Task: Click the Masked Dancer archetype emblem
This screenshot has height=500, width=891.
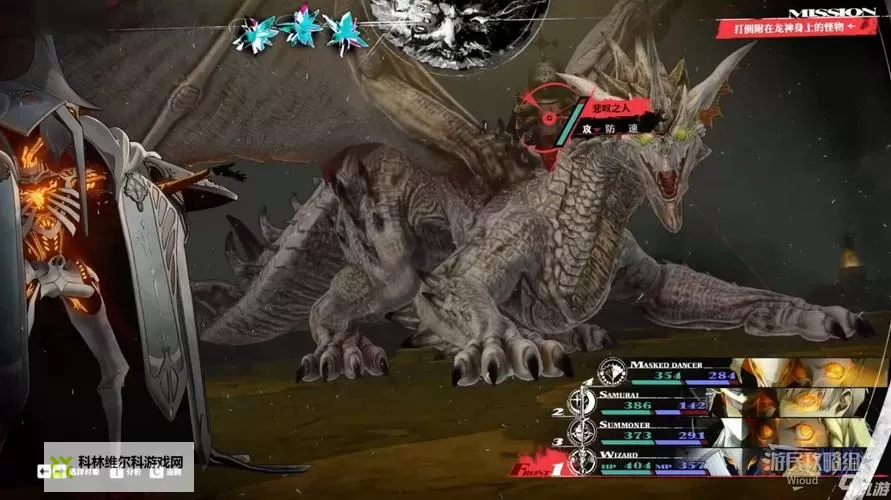Action: [610, 373]
